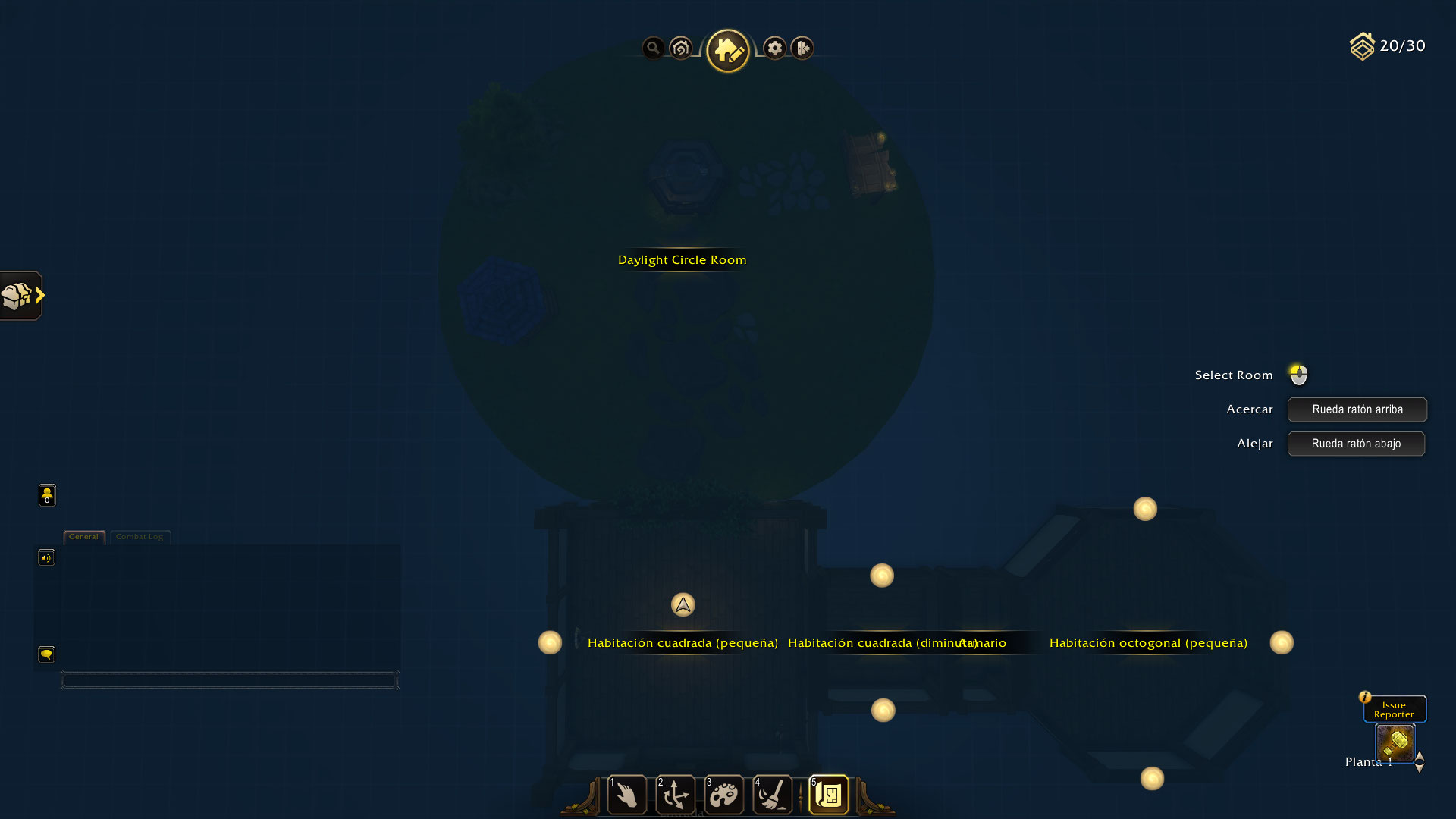Image resolution: width=1456 pixels, height=819 pixels.
Task: Choose the Habitación octogonal (pequeña) room
Action: pyautogui.click(x=1148, y=643)
